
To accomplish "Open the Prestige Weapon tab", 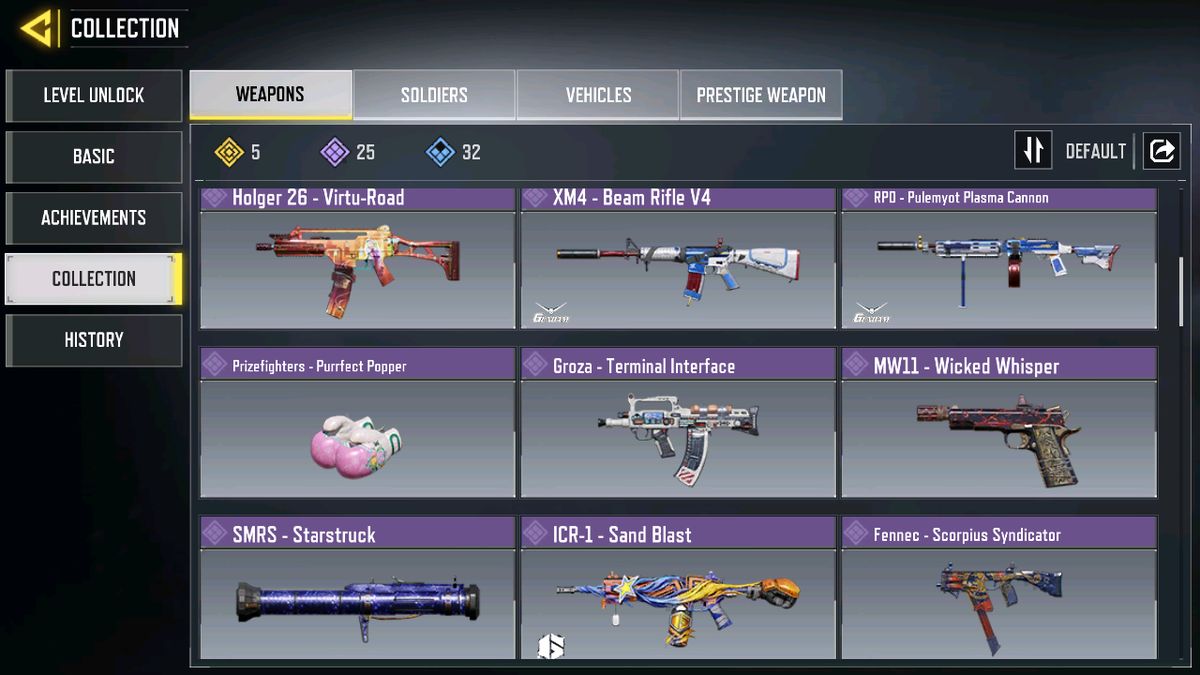I will coord(761,95).
